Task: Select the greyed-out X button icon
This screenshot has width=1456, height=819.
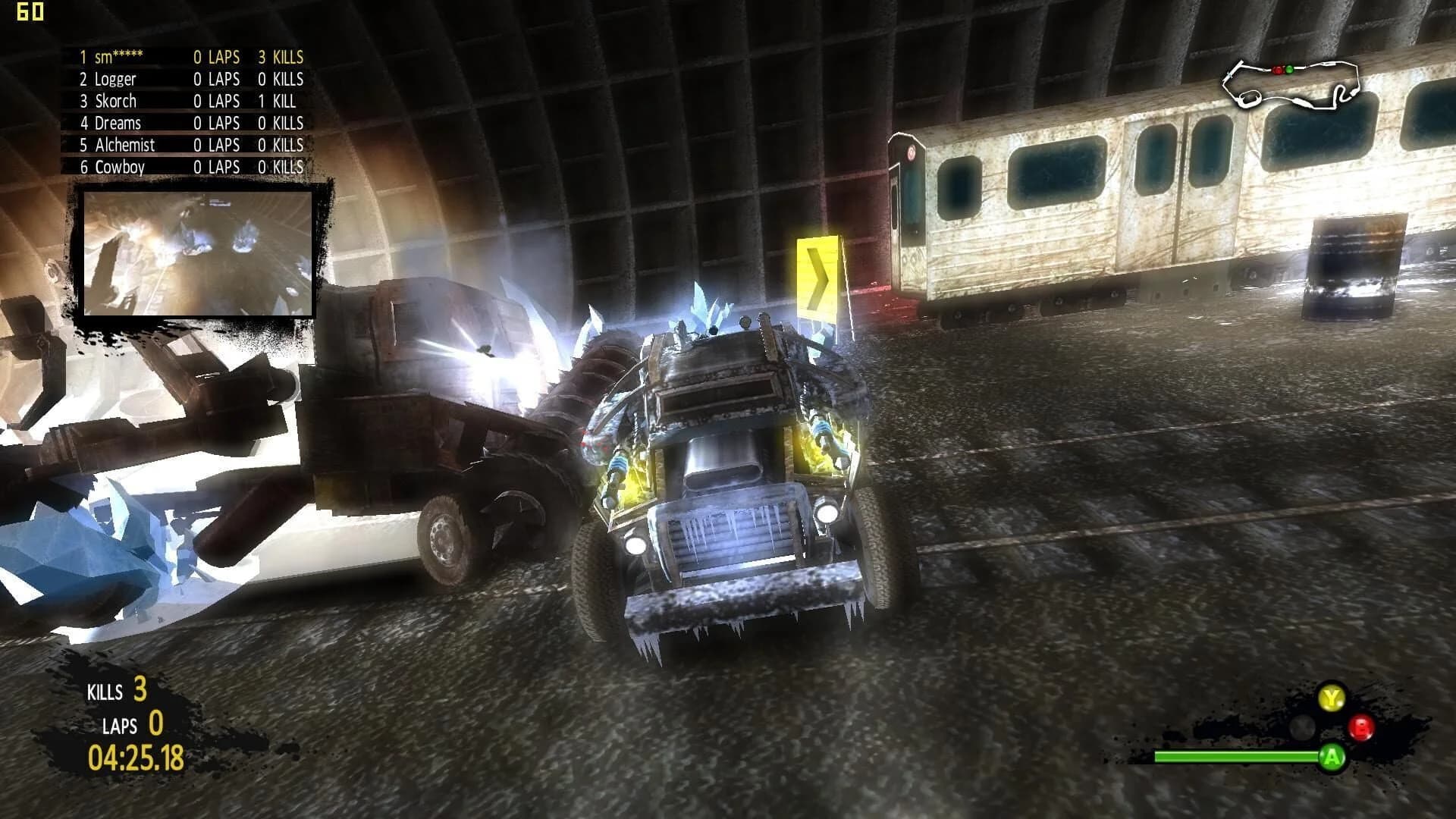Action: point(1301,726)
